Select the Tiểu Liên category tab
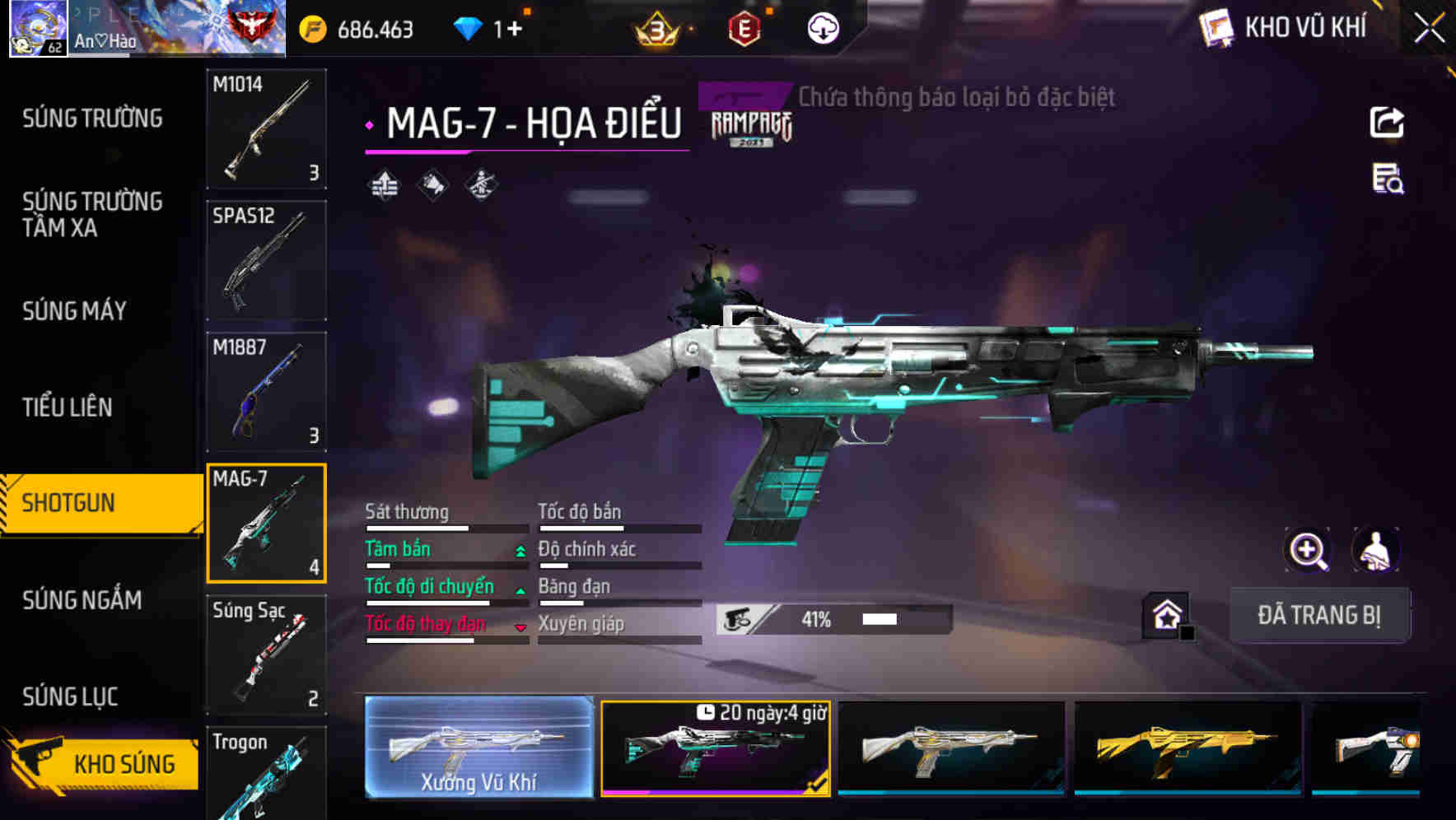The width and height of the screenshot is (1456, 820). (x=68, y=407)
